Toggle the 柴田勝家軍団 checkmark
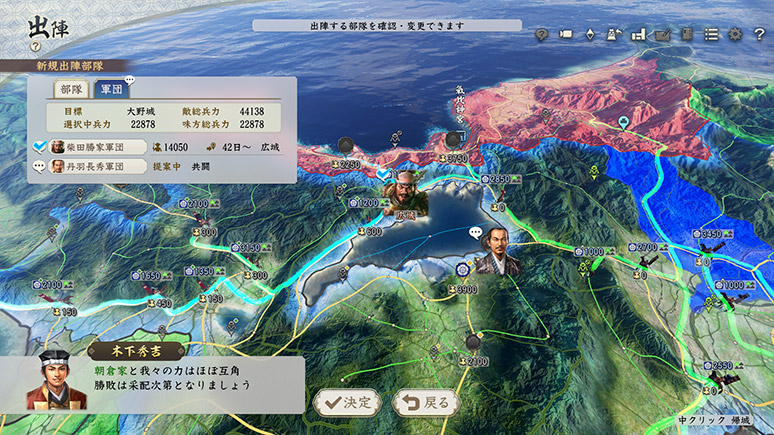The width and height of the screenshot is (774, 435). tap(39, 146)
